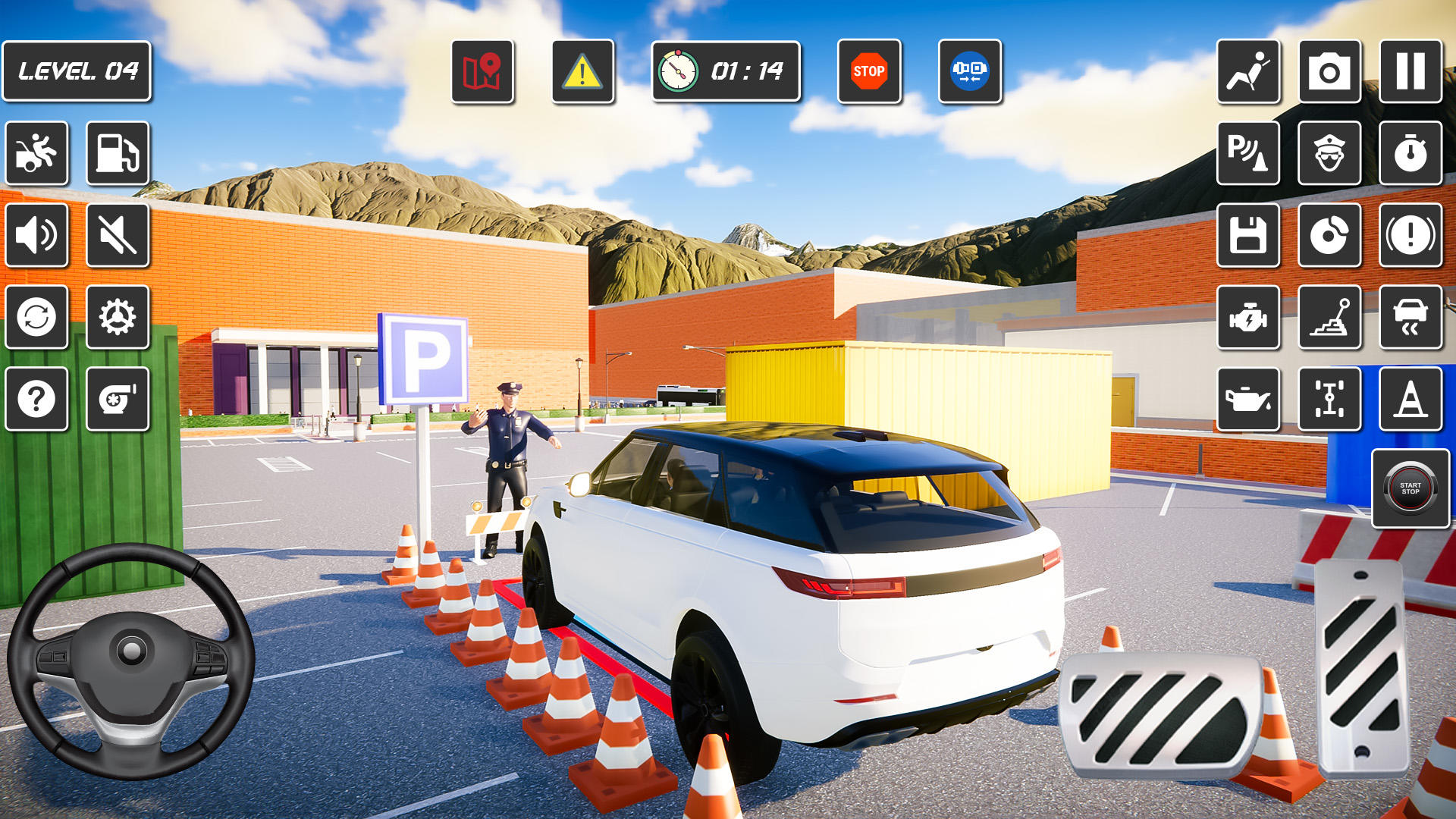Screen dimensions: 1456x819
Task: Select the traffic cone driving test icon
Action: [x=1410, y=398]
